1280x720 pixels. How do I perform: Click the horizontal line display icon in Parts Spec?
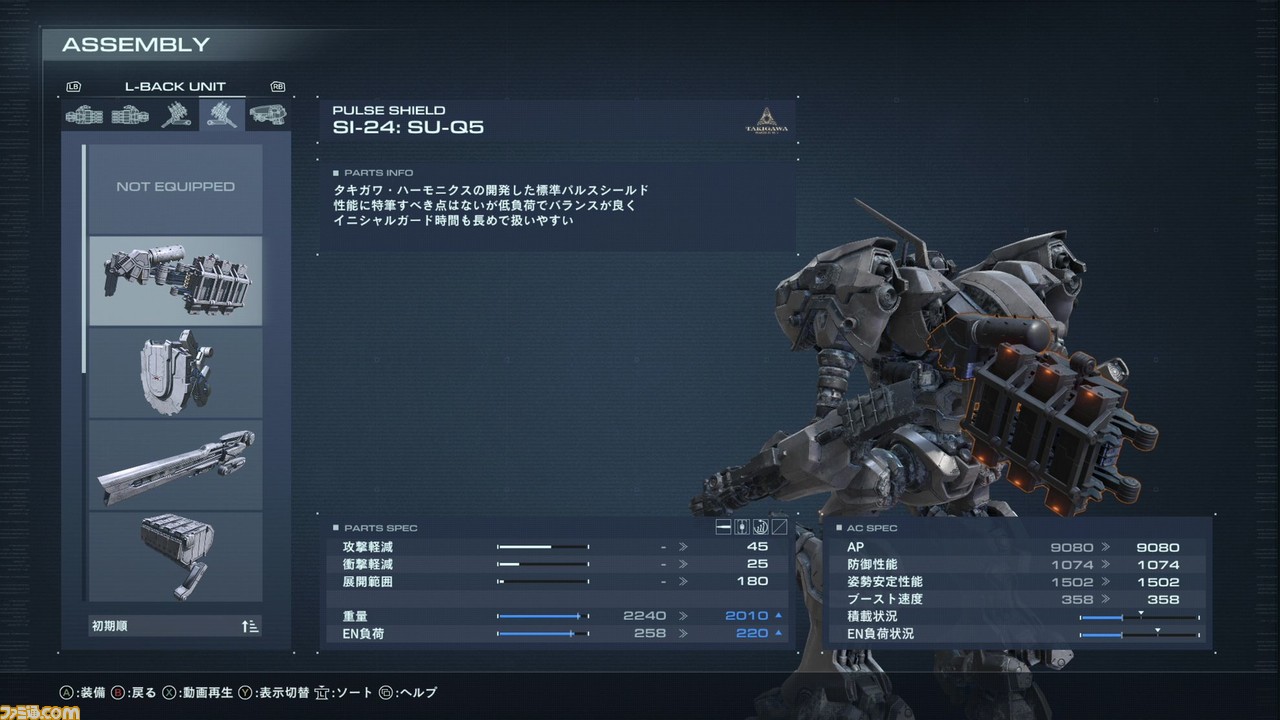pyautogui.click(x=725, y=527)
